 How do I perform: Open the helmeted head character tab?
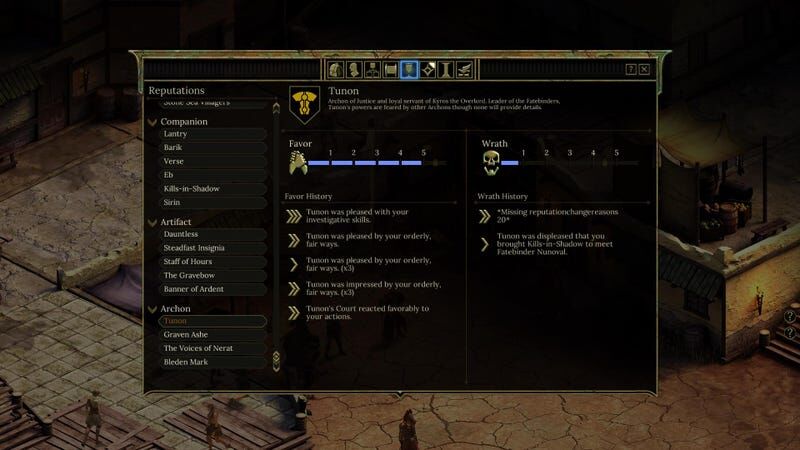click(x=336, y=69)
